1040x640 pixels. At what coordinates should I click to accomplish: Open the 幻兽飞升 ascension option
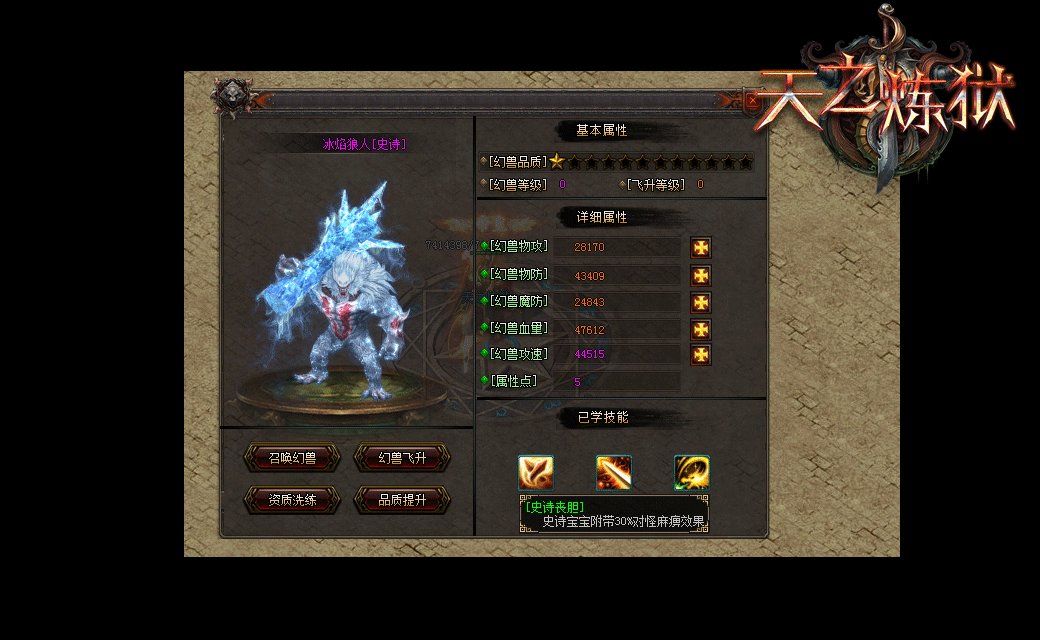coord(402,458)
